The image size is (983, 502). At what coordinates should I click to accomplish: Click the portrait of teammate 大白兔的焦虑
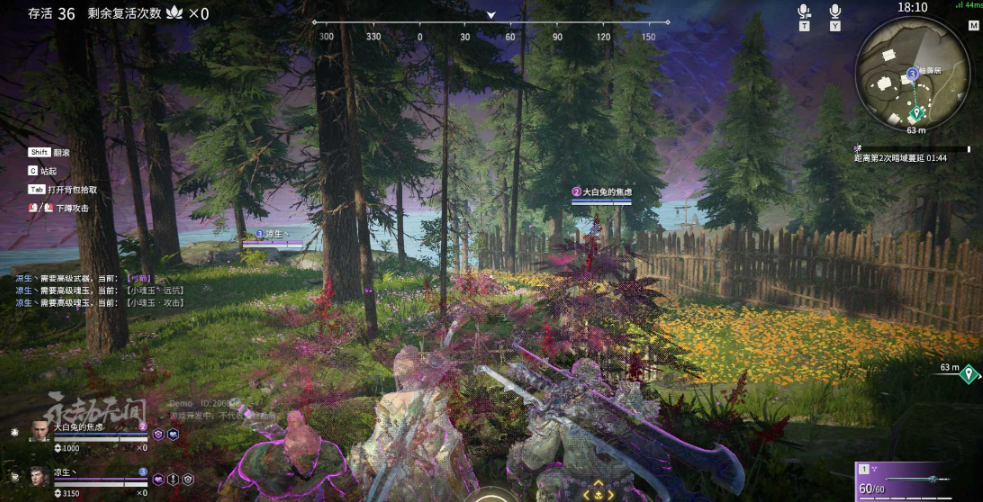39,430
